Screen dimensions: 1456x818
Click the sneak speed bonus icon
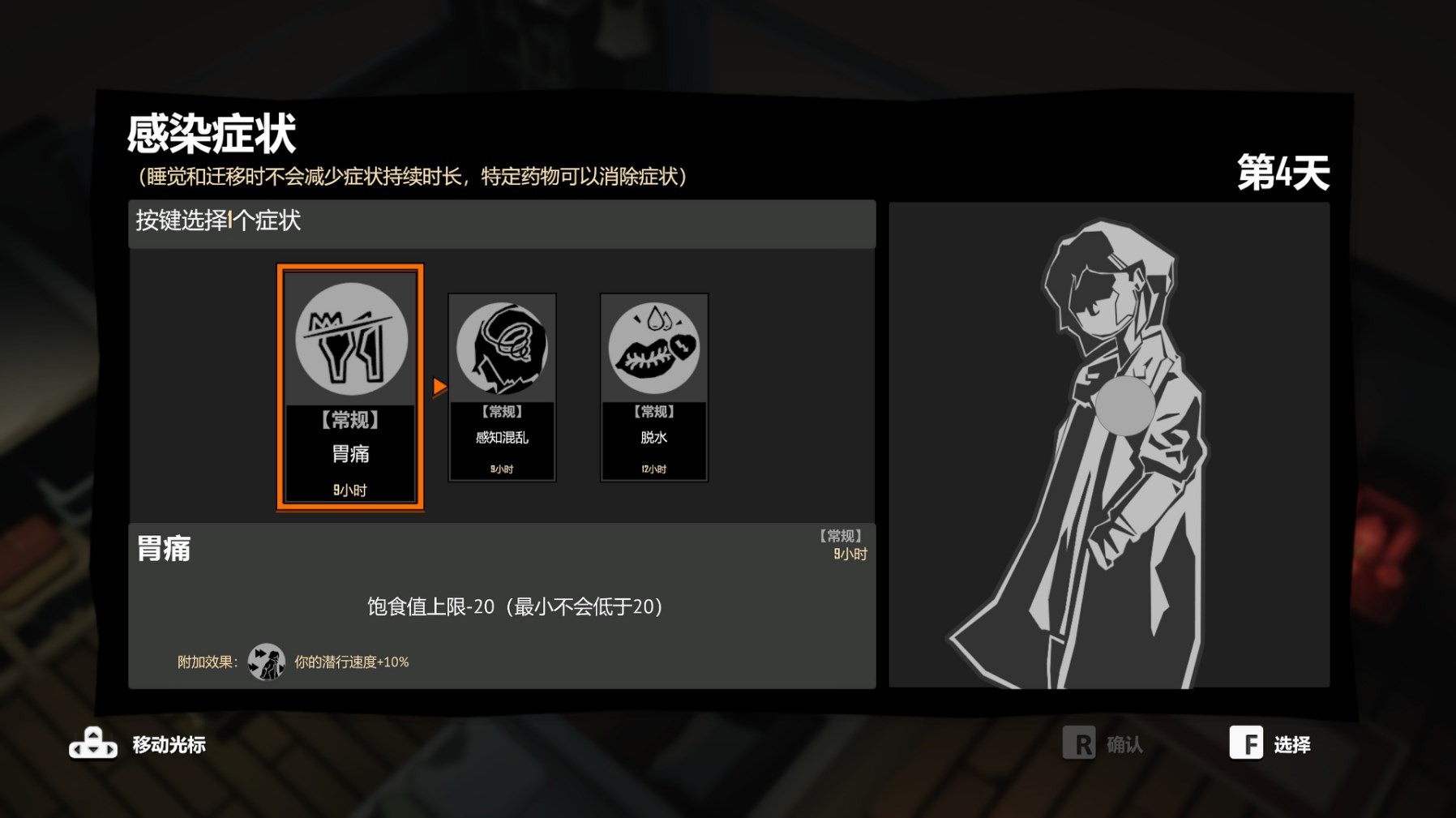(265, 661)
